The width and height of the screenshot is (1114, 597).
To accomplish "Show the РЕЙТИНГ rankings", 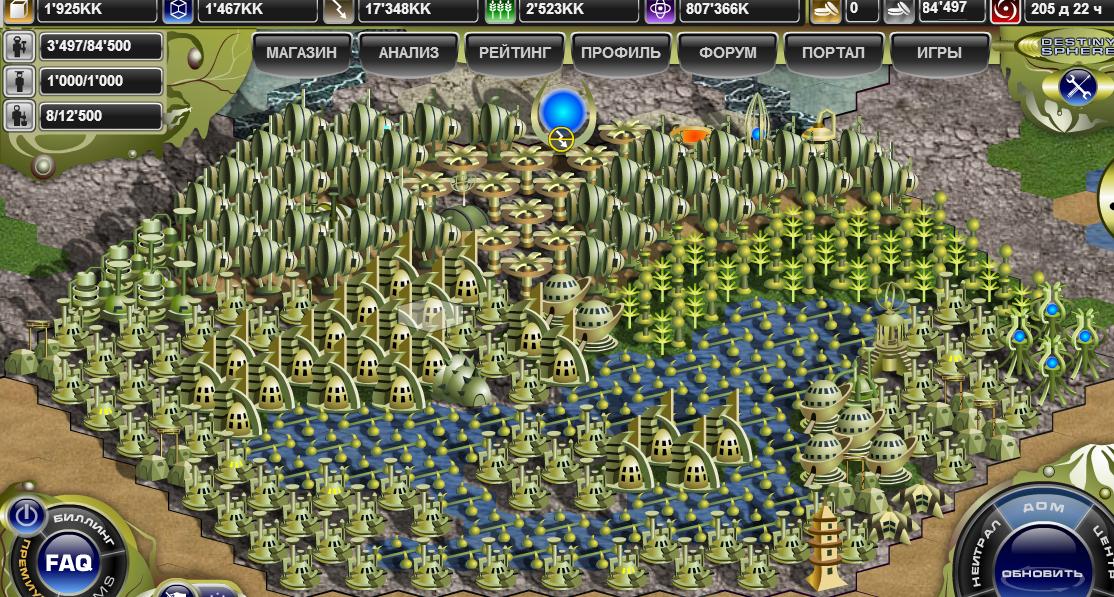I will pyautogui.click(x=515, y=53).
